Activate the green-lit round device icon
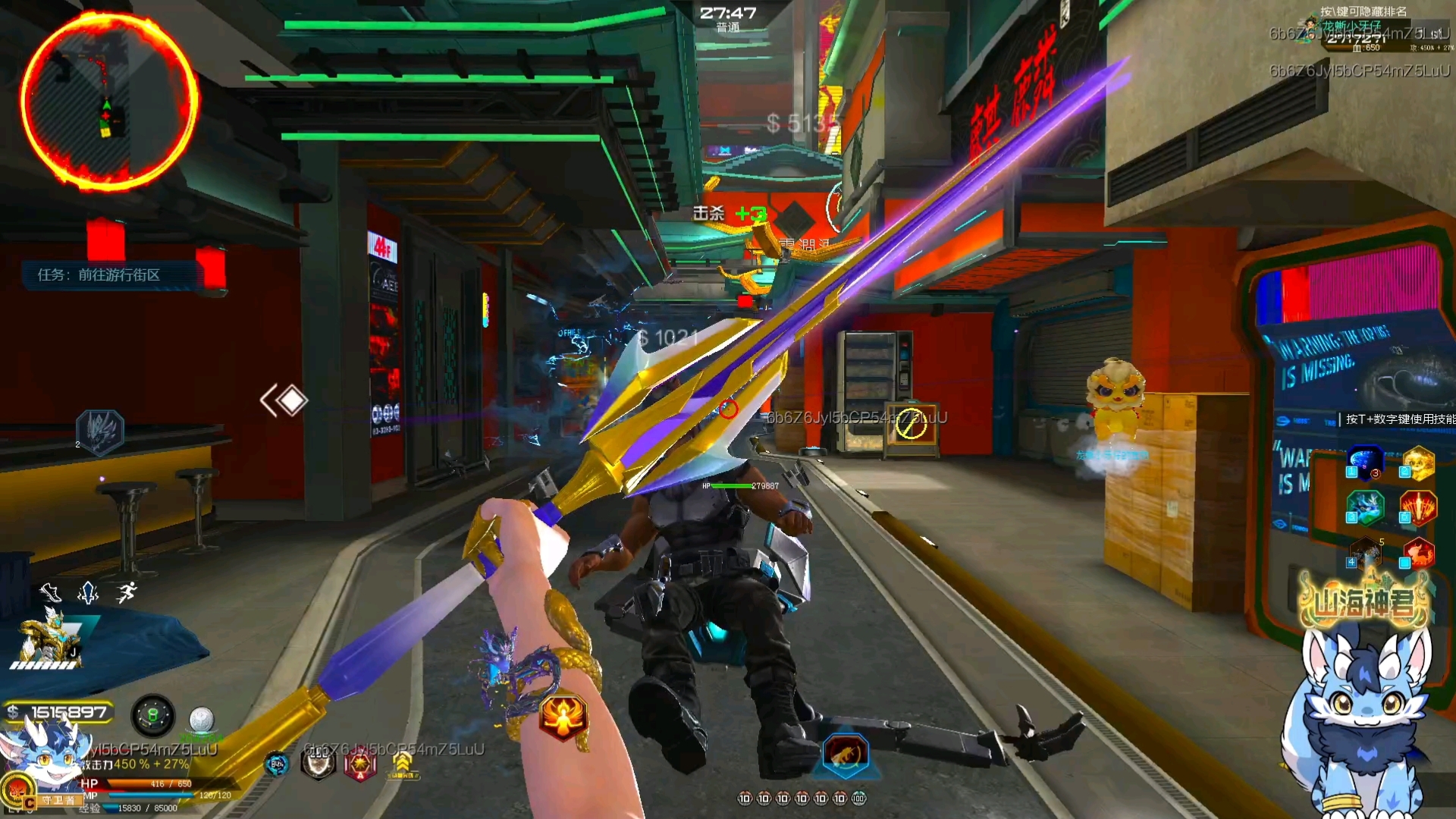Screen dimensions: 1456x819 click(152, 716)
